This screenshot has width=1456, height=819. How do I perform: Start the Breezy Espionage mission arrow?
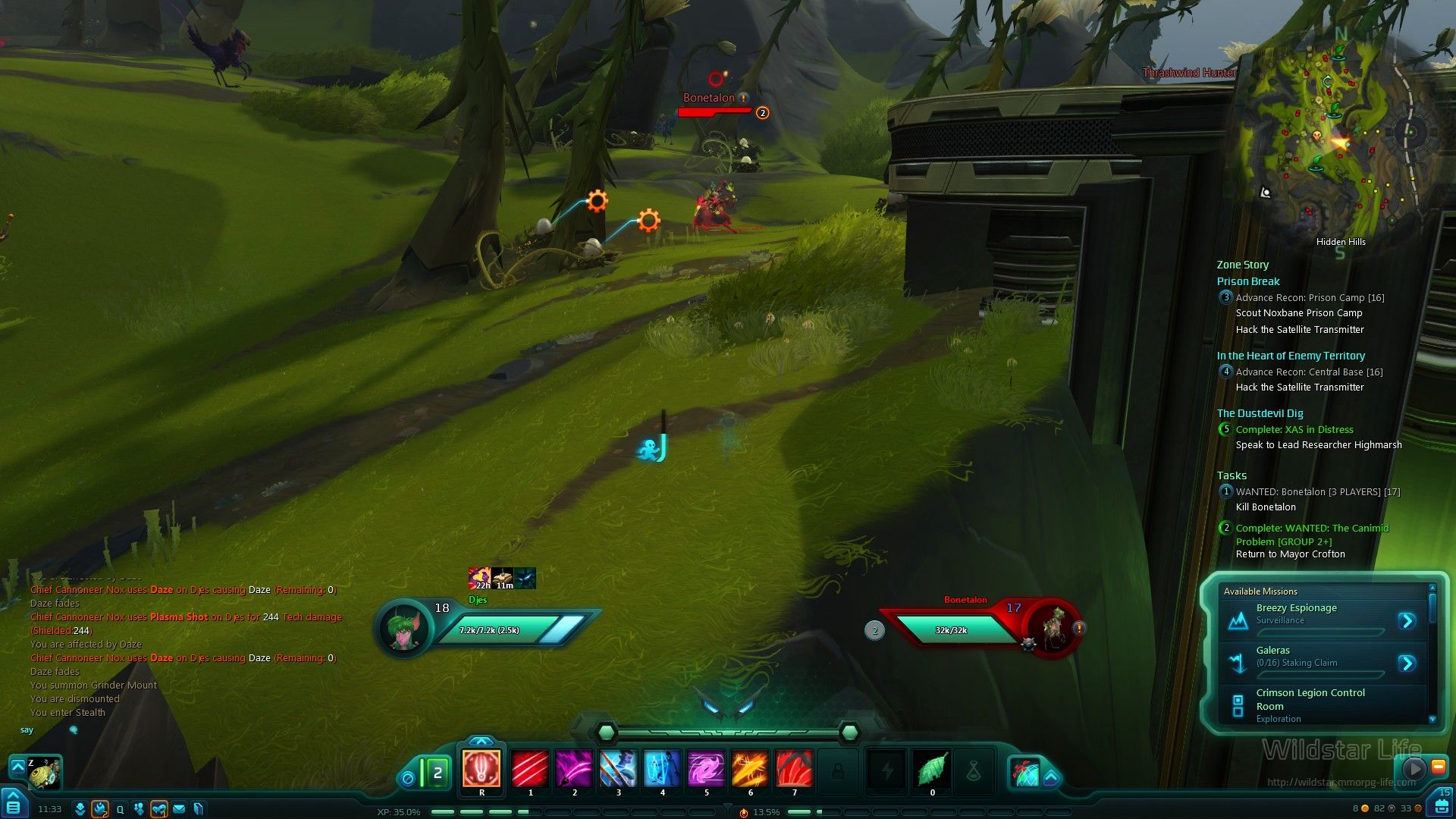coord(1407,621)
